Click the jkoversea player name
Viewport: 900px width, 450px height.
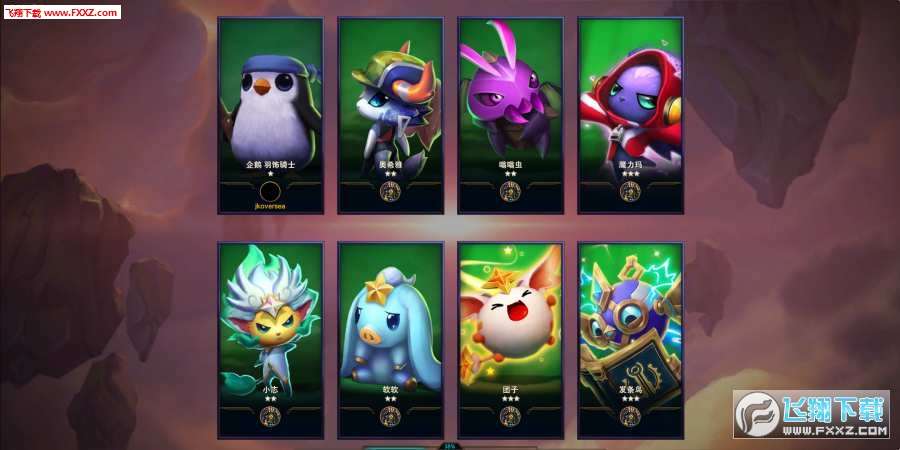[270, 206]
